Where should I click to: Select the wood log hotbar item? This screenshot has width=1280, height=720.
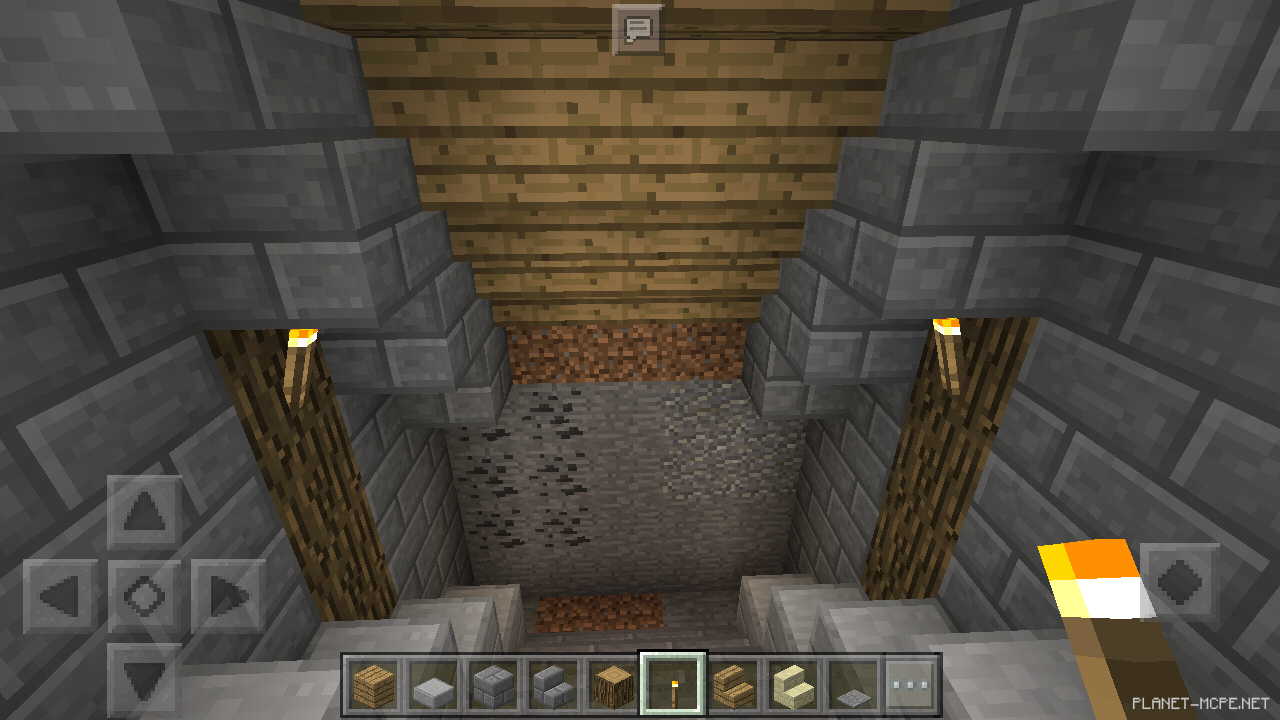tap(613, 685)
